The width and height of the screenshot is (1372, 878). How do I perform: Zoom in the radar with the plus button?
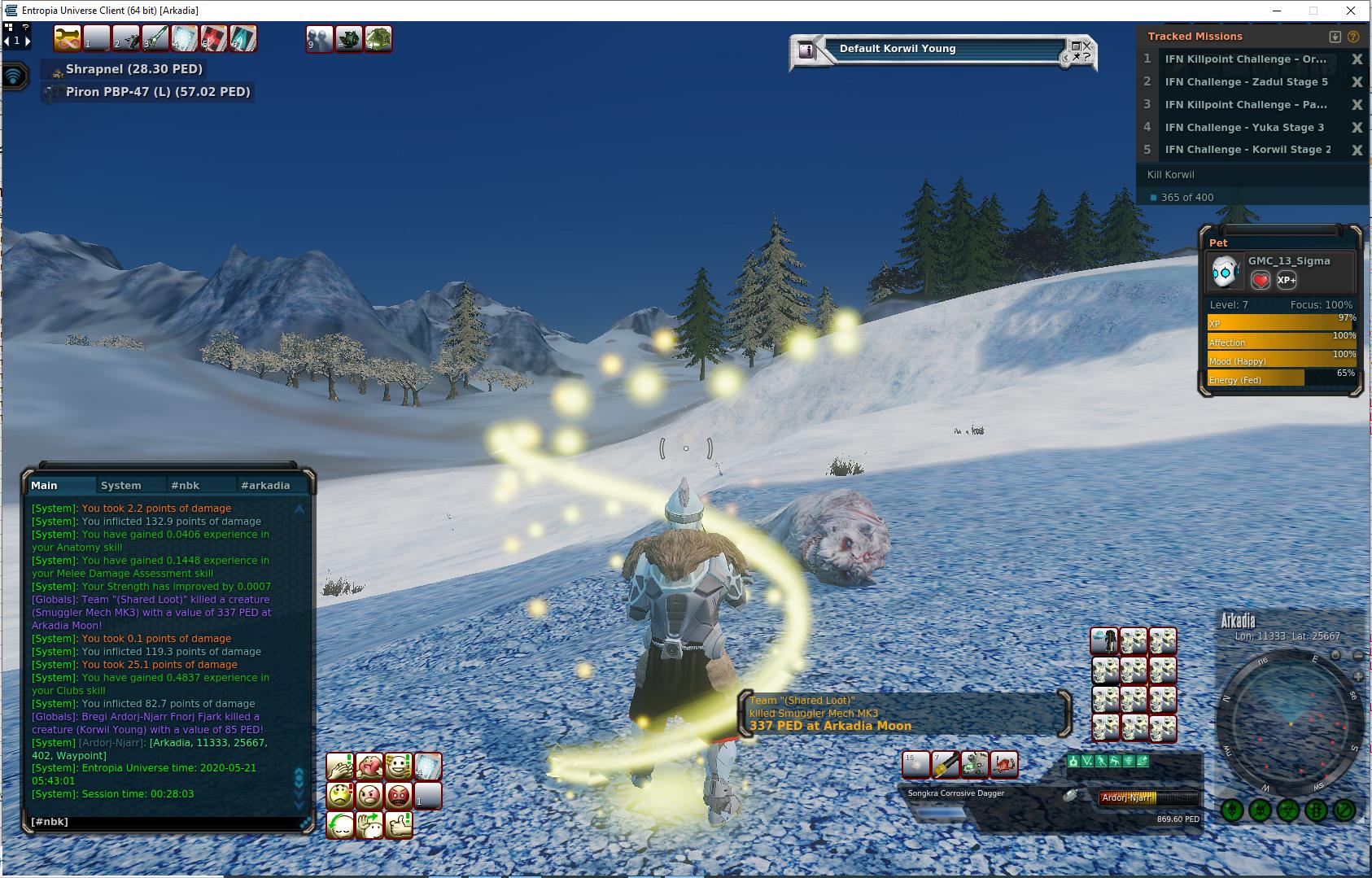[x=1357, y=676]
